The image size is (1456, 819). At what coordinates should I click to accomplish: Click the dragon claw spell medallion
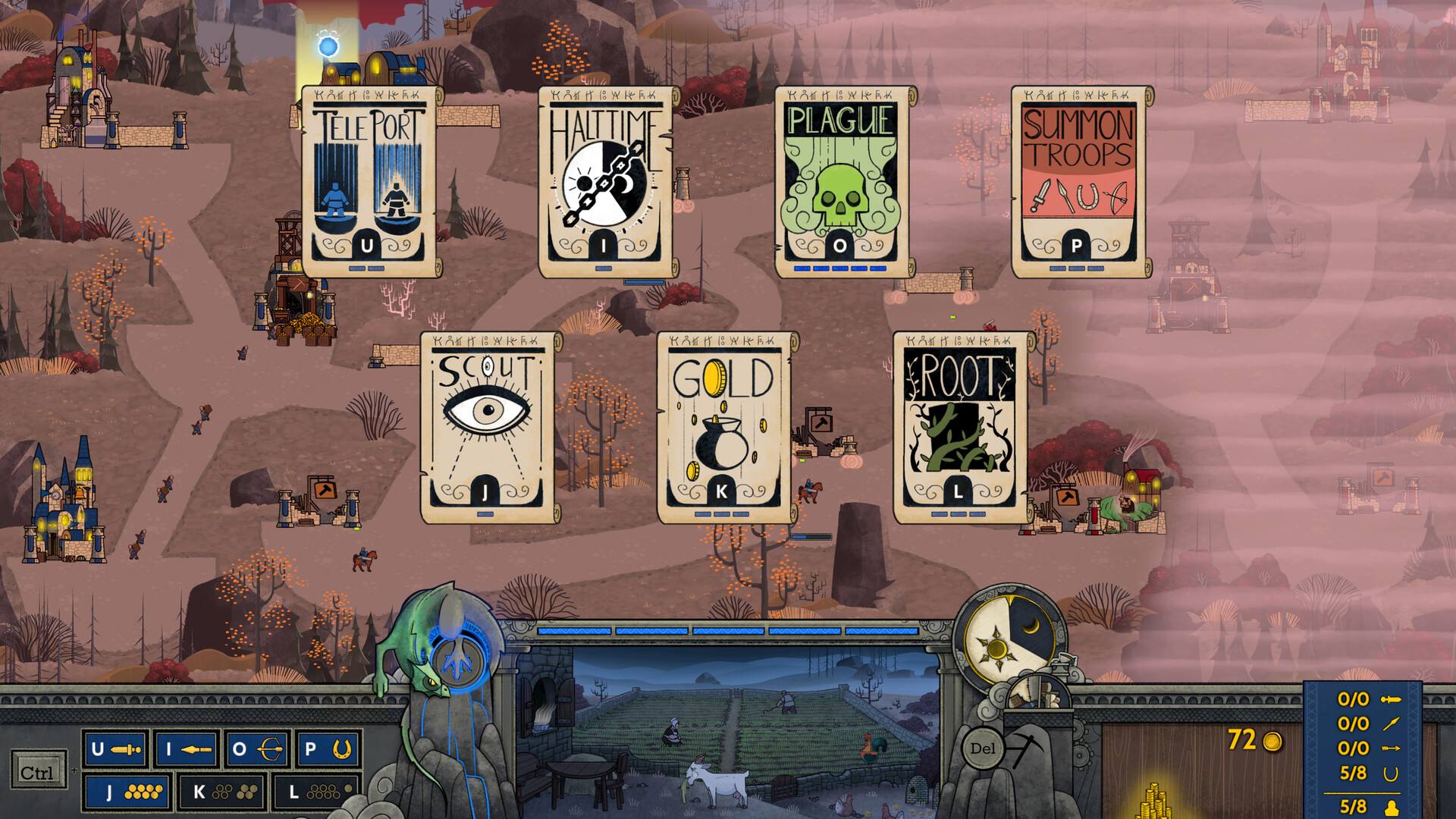[457, 664]
